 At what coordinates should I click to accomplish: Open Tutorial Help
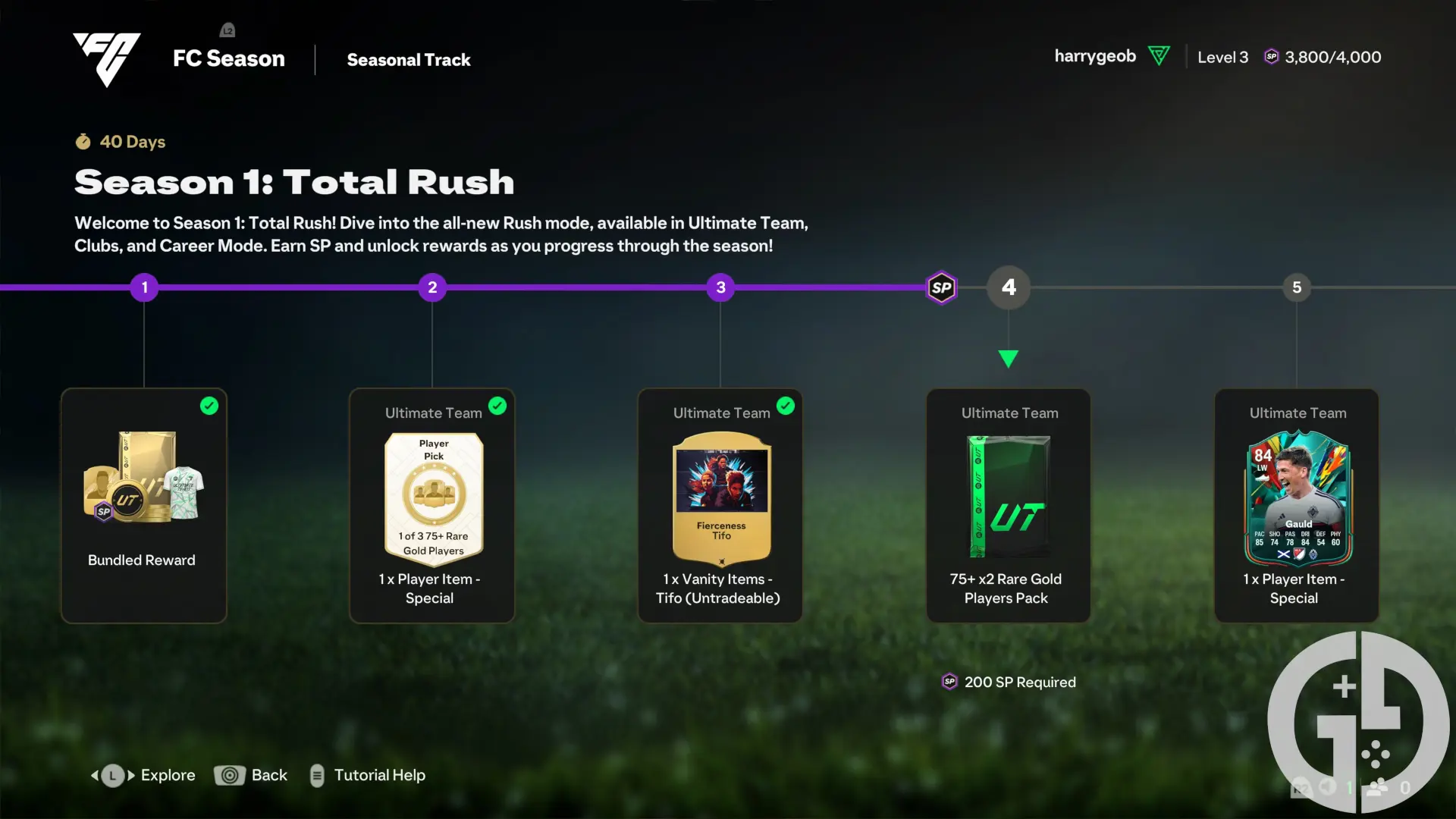pos(369,775)
